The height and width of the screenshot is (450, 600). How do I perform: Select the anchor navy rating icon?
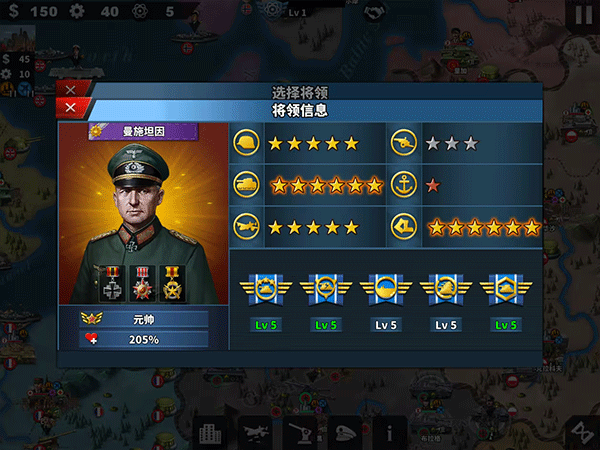[404, 185]
